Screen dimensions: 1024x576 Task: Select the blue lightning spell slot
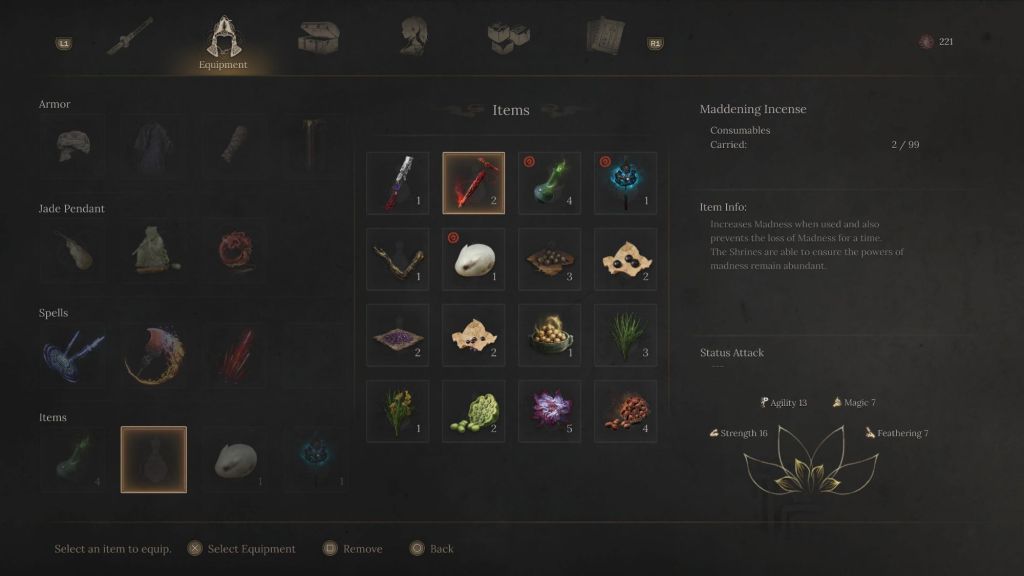72,356
